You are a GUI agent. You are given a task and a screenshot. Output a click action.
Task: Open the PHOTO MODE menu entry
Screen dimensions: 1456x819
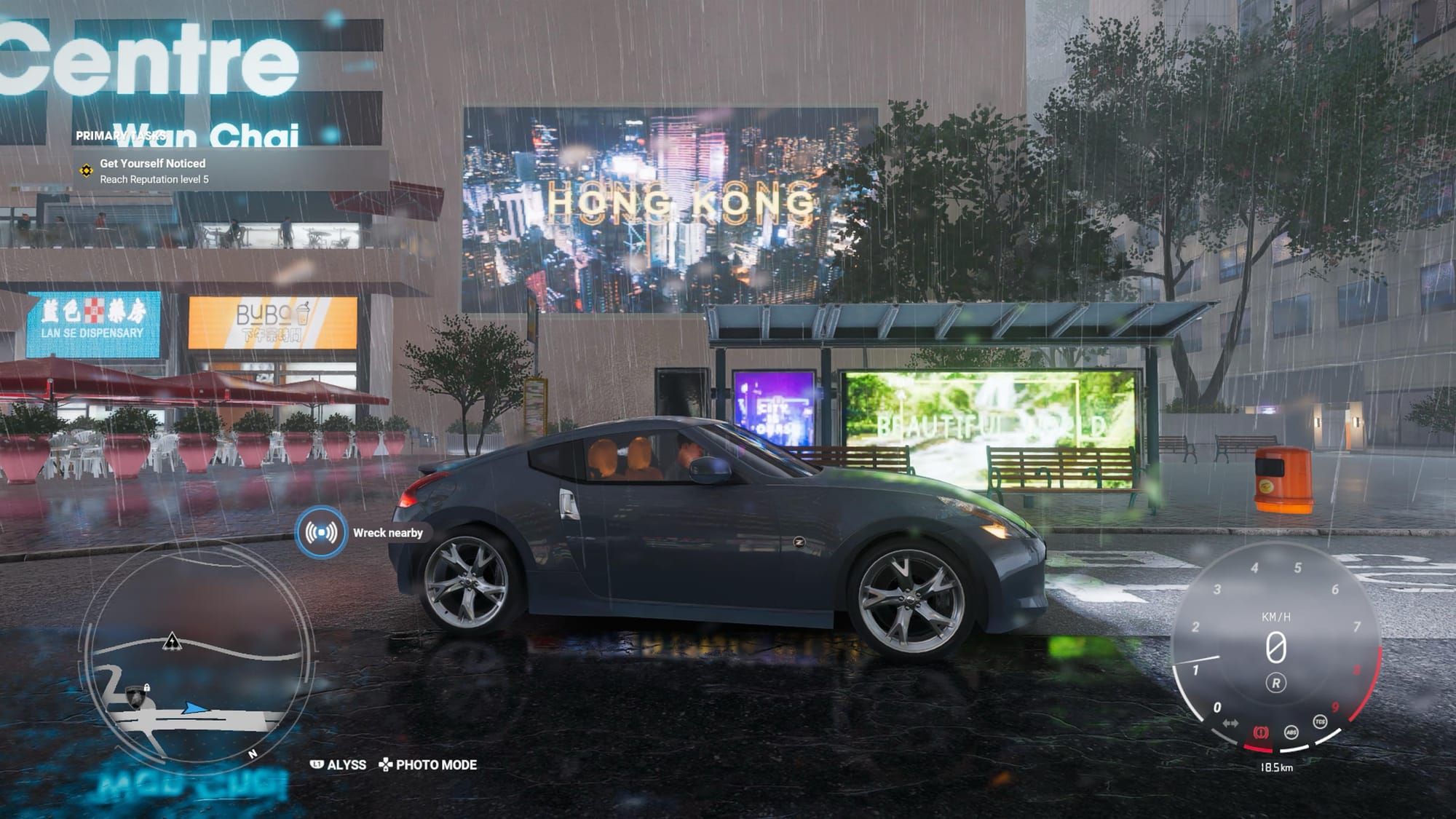click(436, 764)
